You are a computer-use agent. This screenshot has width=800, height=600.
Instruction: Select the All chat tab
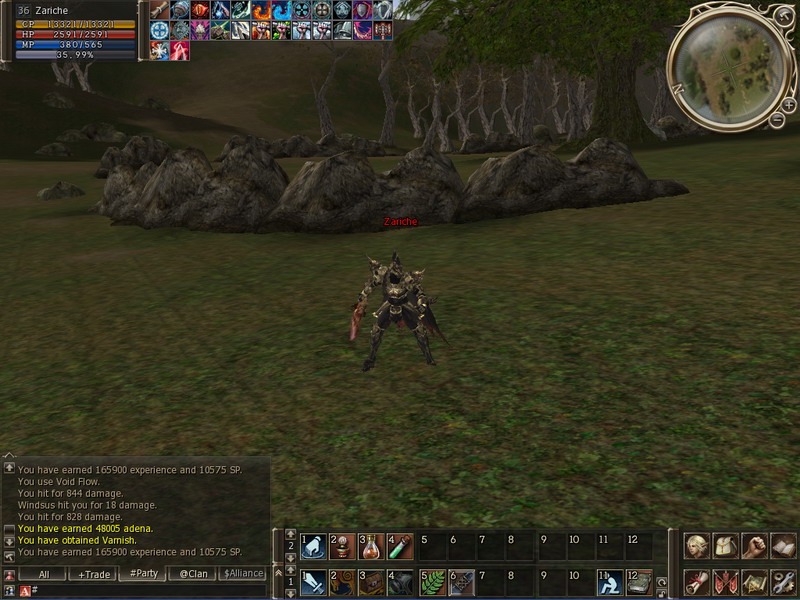point(44,574)
